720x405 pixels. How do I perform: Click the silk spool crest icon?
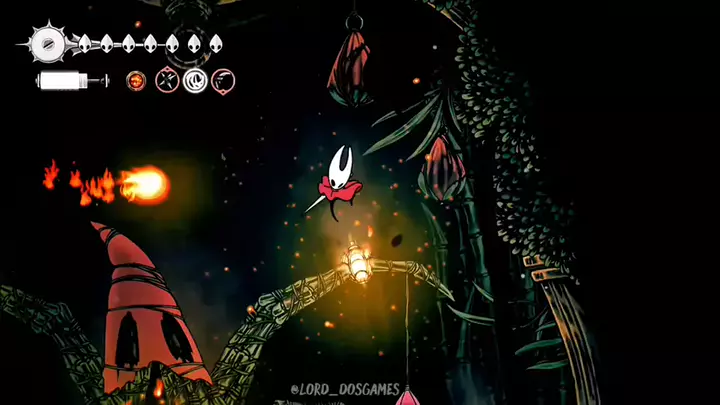click(x=46, y=44)
